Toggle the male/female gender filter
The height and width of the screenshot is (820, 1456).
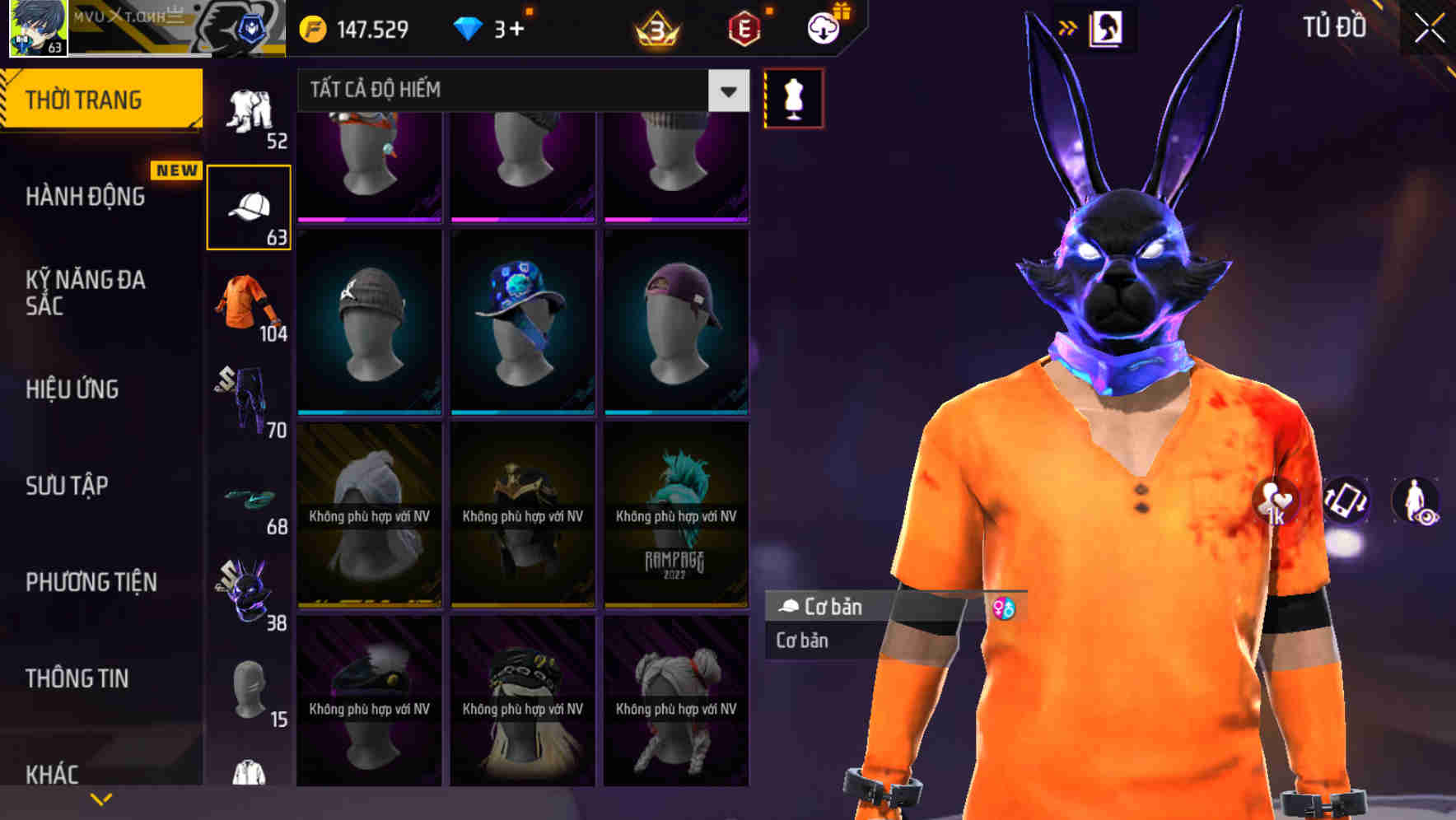[1004, 607]
